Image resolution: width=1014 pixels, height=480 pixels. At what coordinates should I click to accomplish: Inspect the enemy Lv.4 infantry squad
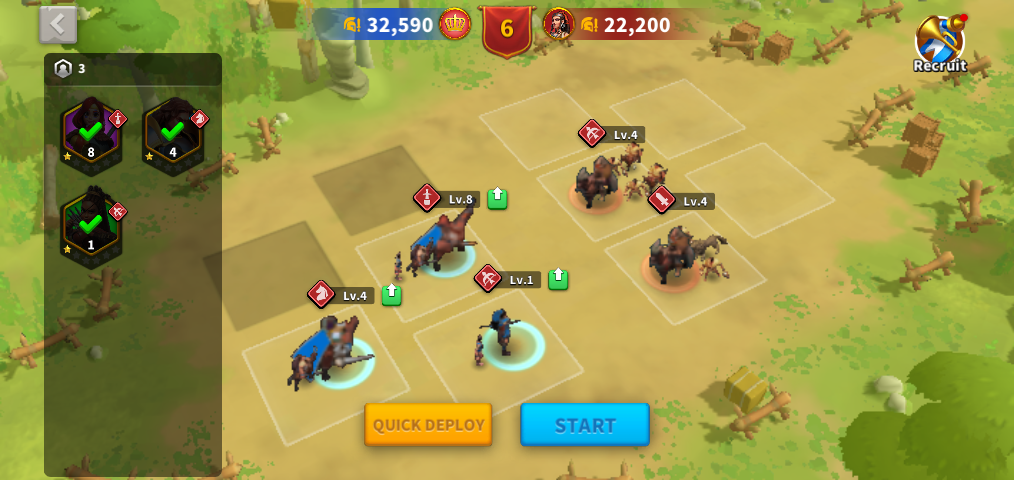click(677, 257)
